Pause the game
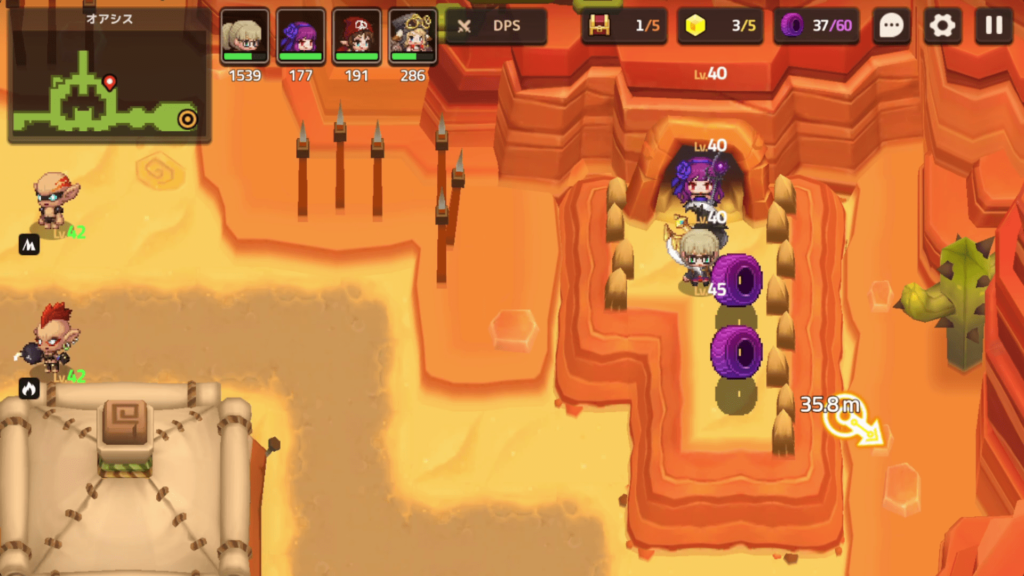The height and width of the screenshot is (576, 1024). pos(993,26)
